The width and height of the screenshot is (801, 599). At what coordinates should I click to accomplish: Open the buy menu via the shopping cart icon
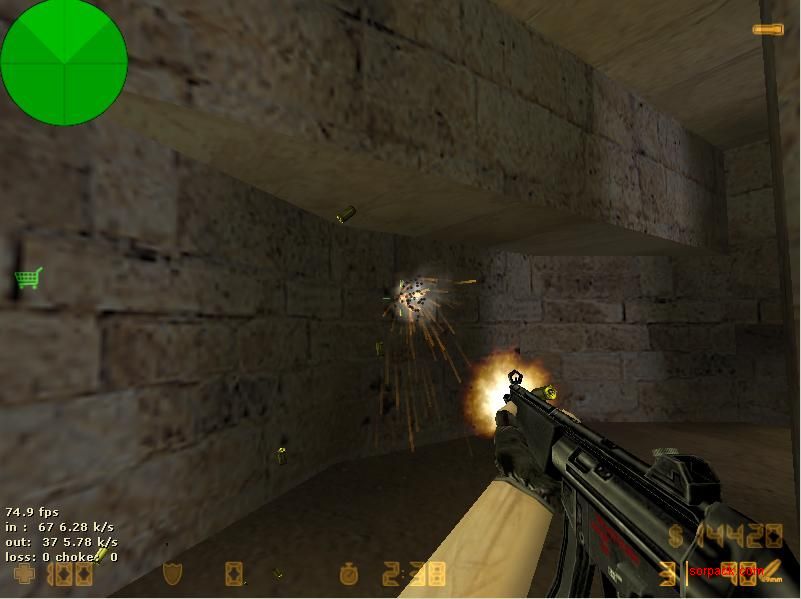pyautogui.click(x=27, y=278)
